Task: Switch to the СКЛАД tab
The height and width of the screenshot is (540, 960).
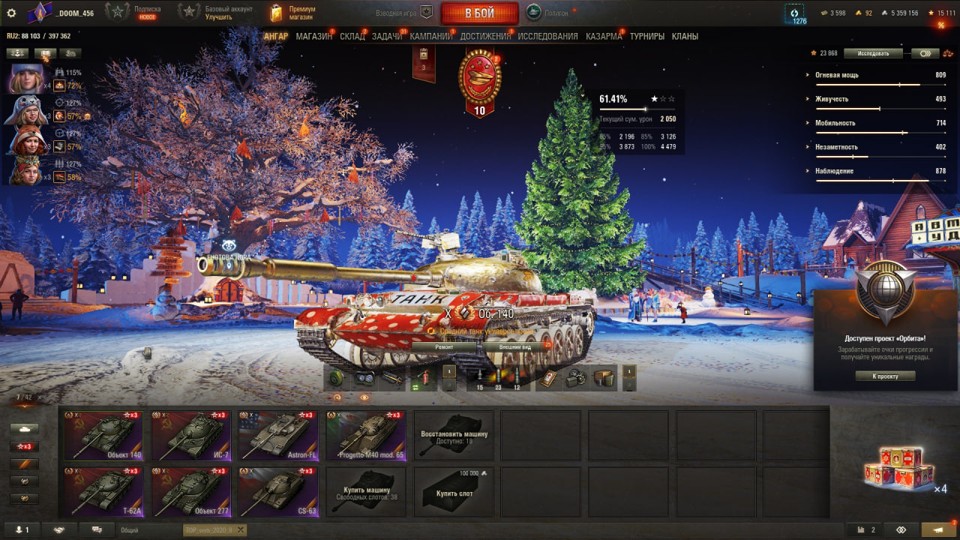Action: (x=352, y=36)
